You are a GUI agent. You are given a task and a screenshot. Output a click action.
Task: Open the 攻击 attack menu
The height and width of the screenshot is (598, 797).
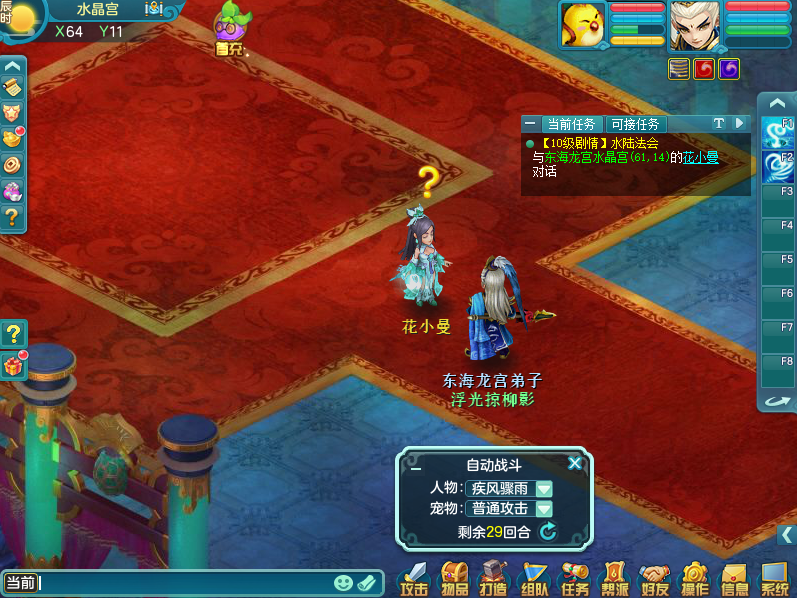[414, 578]
